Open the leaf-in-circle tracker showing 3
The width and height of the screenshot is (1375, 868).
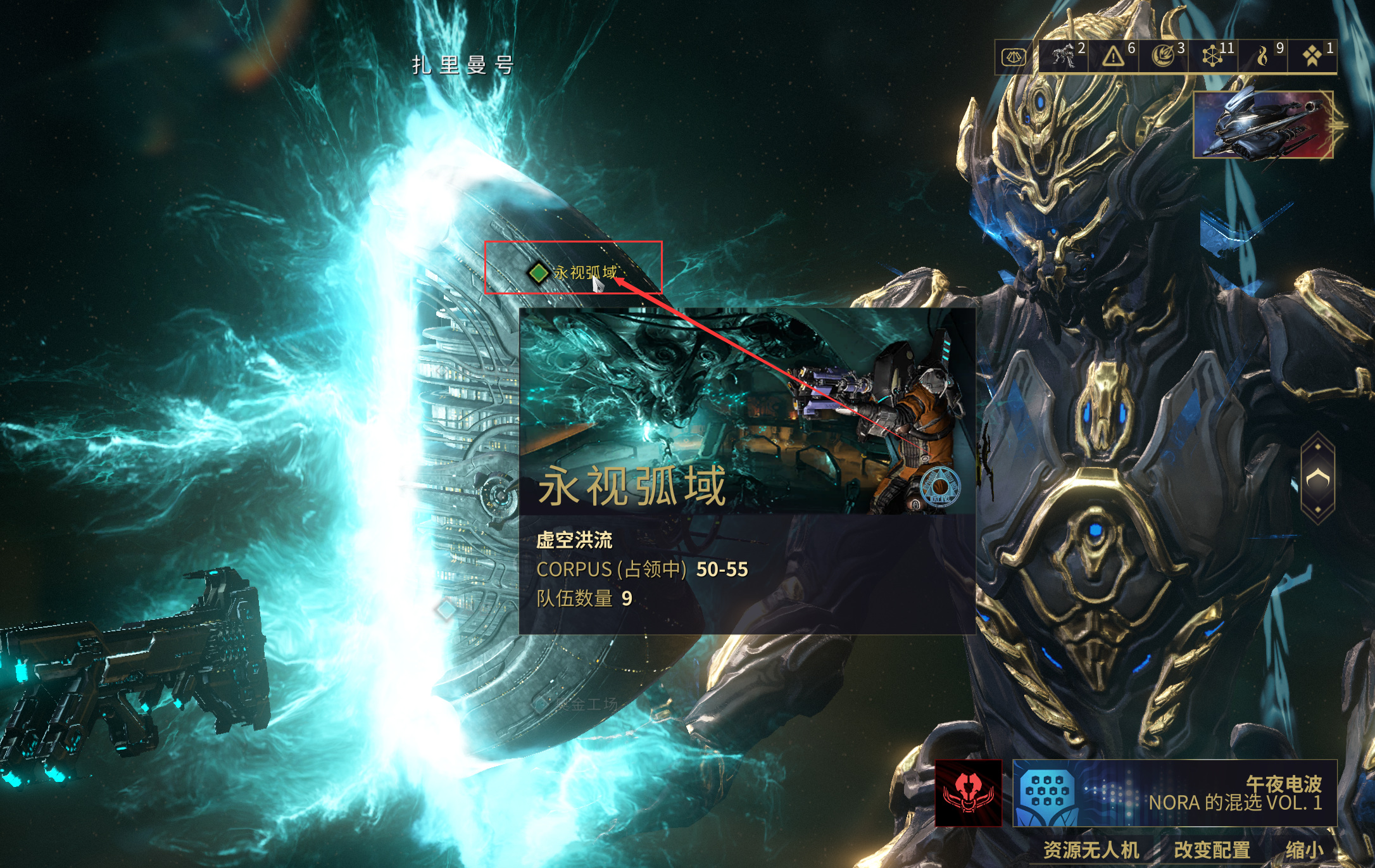(x=1164, y=56)
